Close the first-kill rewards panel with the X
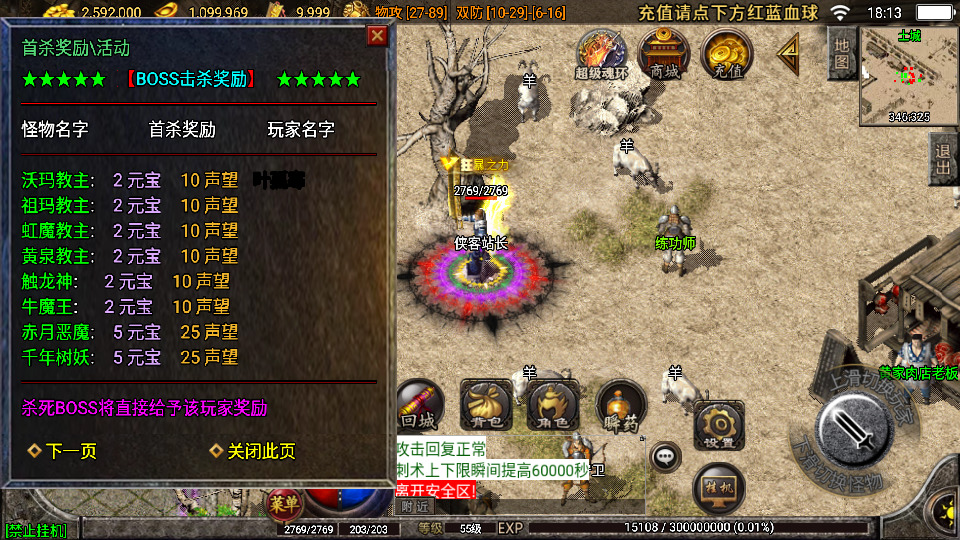This screenshot has width=960, height=540. click(x=377, y=37)
